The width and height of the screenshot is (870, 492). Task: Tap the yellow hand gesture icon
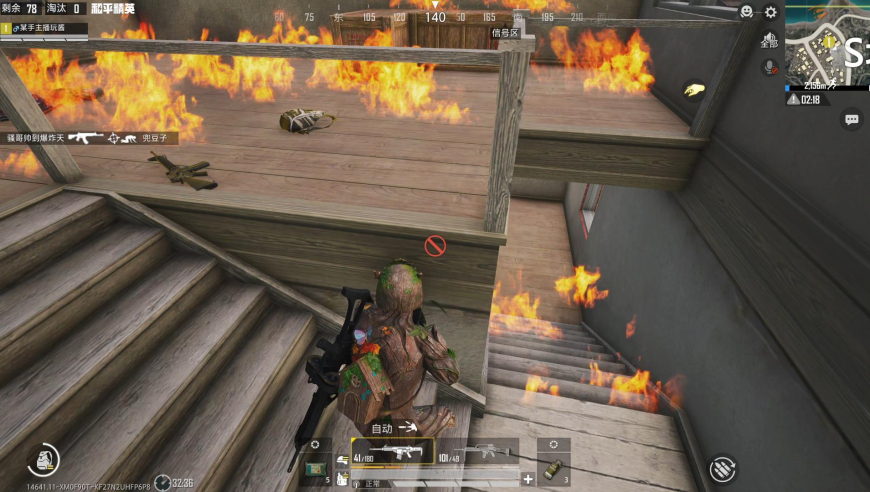click(x=692, y=90)
